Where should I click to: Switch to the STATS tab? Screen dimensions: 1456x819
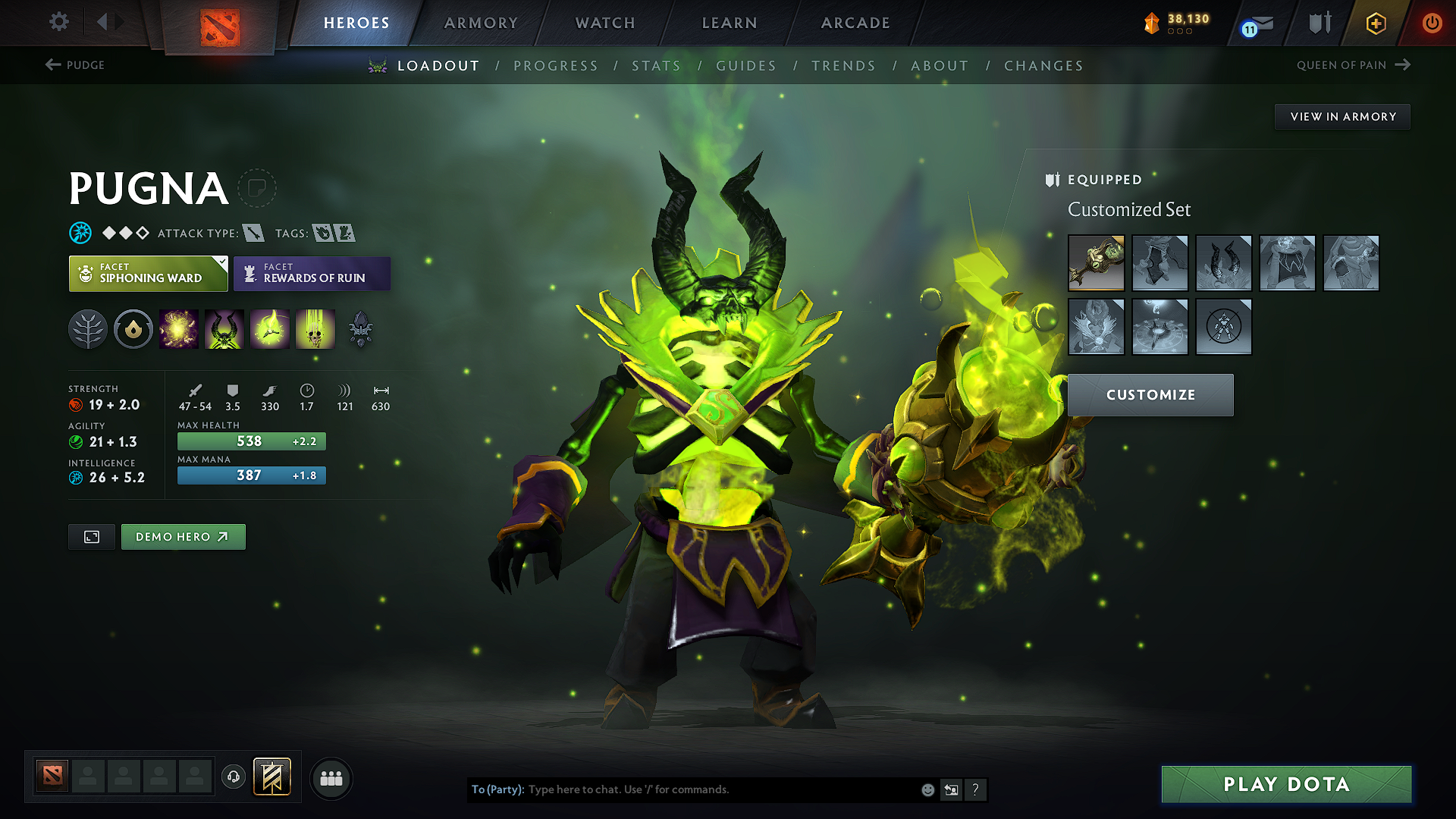click(x=656, y=66)
